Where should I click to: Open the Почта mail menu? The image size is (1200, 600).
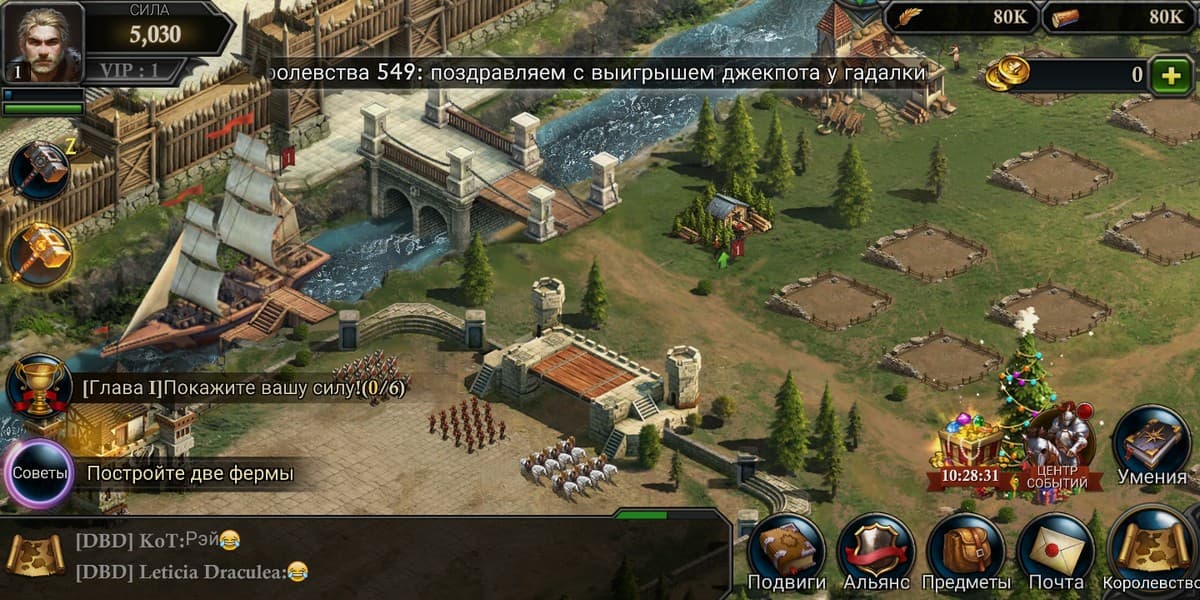pos(1056,553)
